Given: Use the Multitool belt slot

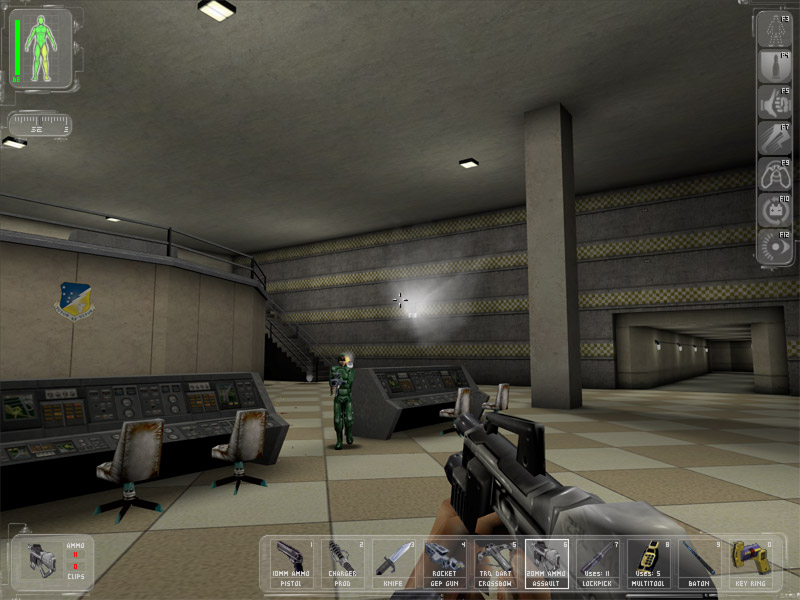Looking at the screenshot, I should pyautogui.click(x=649, y=563).
